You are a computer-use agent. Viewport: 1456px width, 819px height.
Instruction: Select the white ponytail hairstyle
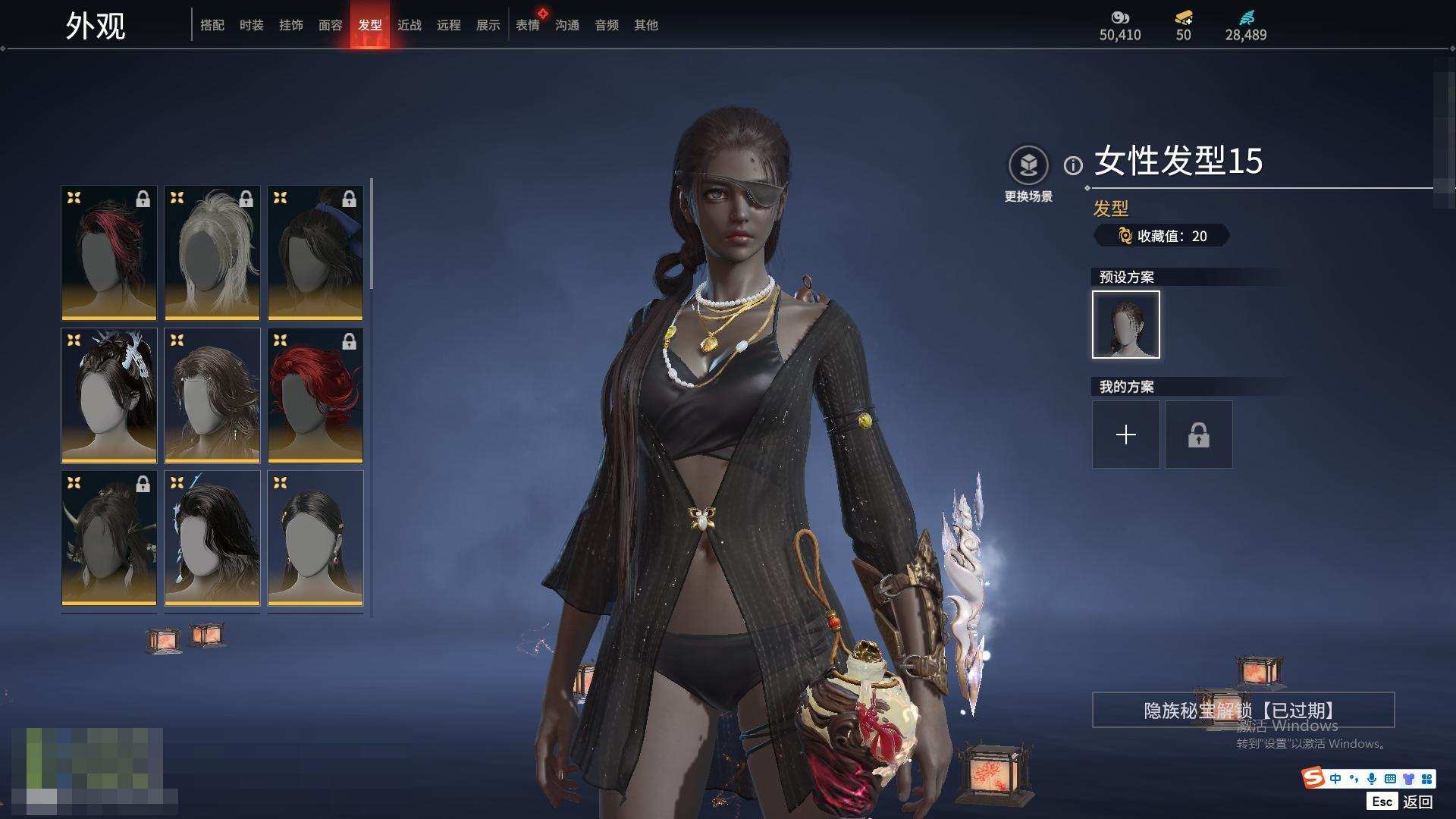(x=212, y=253)
